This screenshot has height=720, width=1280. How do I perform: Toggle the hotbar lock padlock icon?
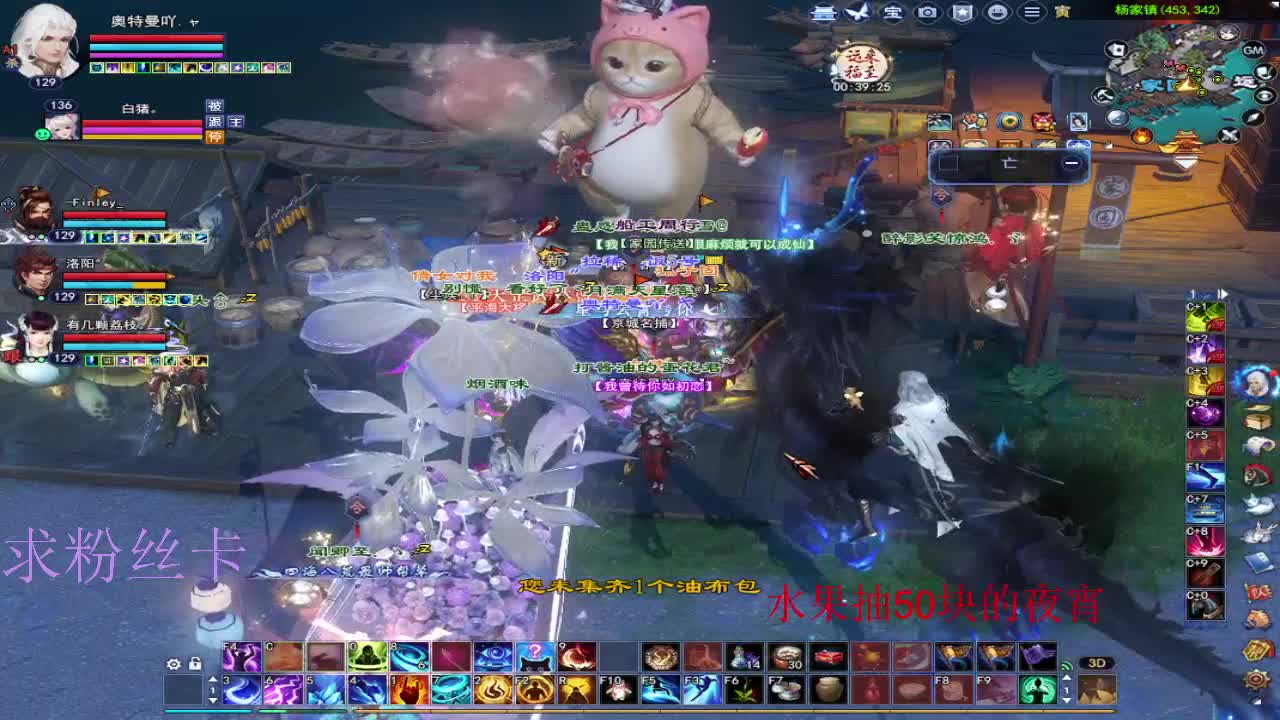tap(193, 664)
